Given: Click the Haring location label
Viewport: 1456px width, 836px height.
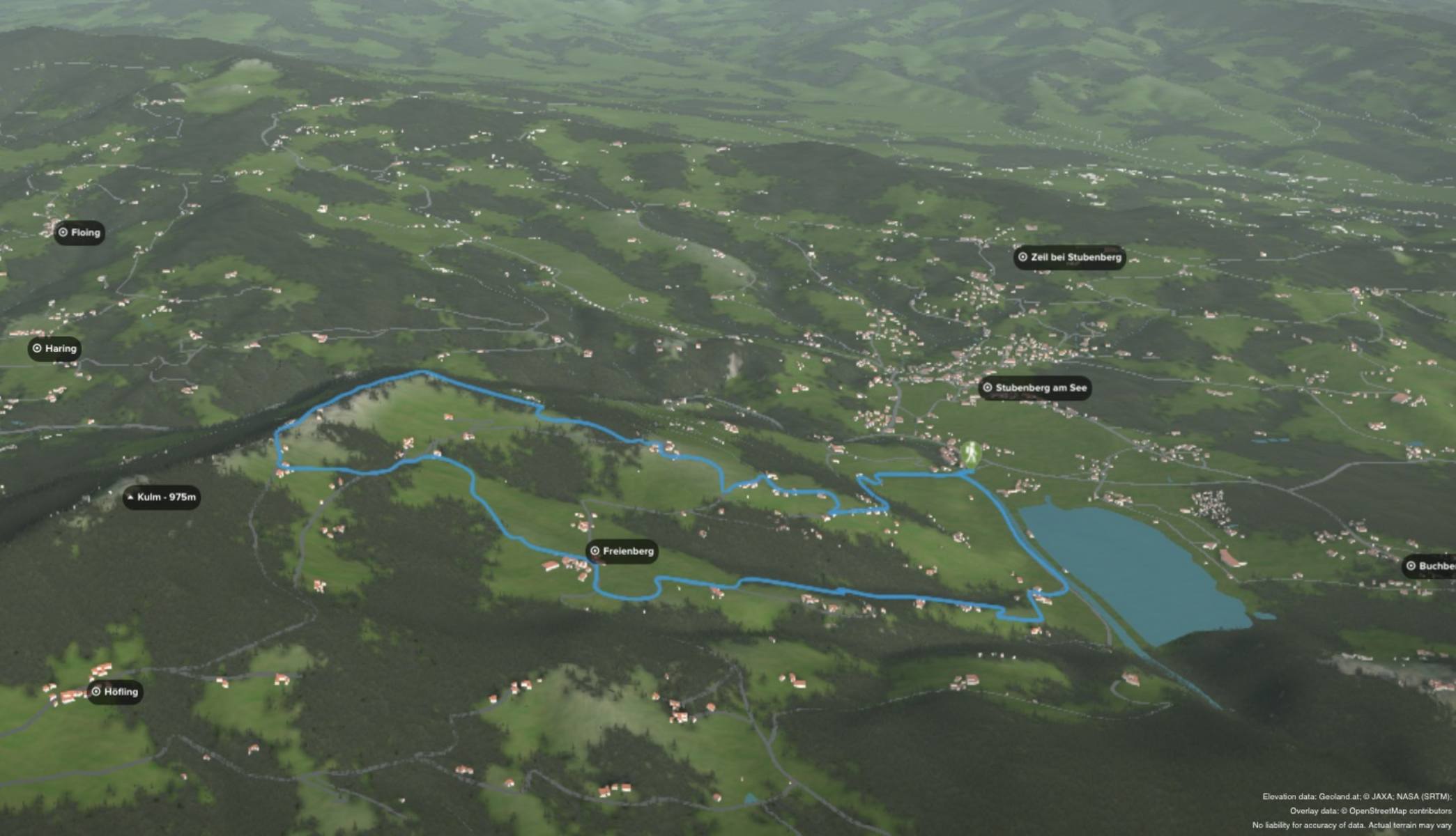Looking at the screenshot, I should click(x=54, y=348).
